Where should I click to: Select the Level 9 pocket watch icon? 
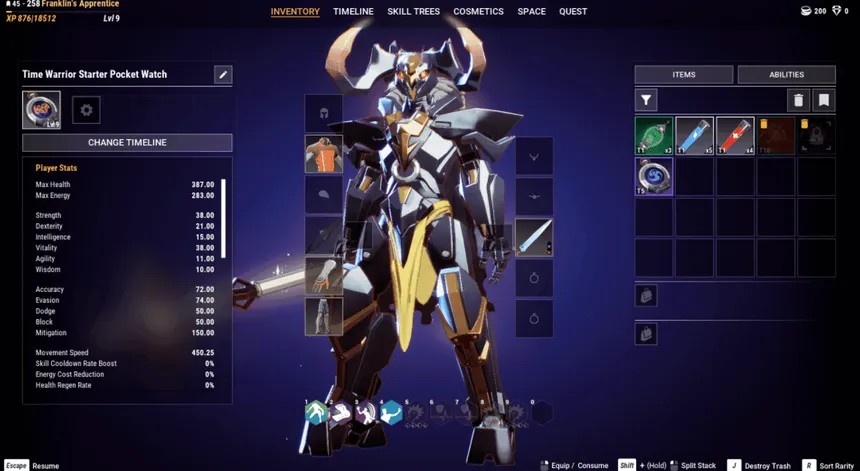pyautogui.click(x=42, y=110)
